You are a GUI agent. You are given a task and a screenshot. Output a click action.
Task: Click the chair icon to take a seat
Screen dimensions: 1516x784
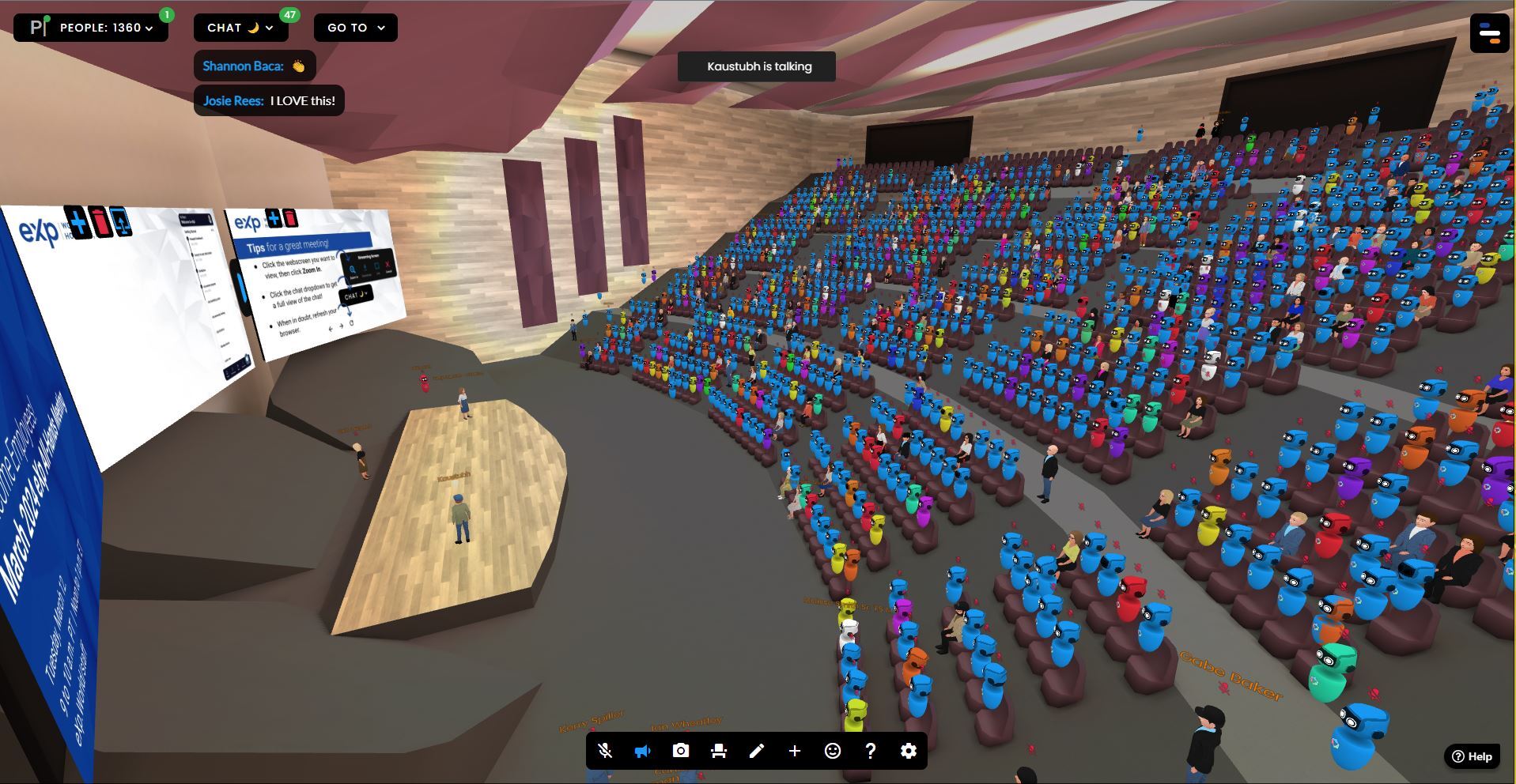(x=719, y=751)
